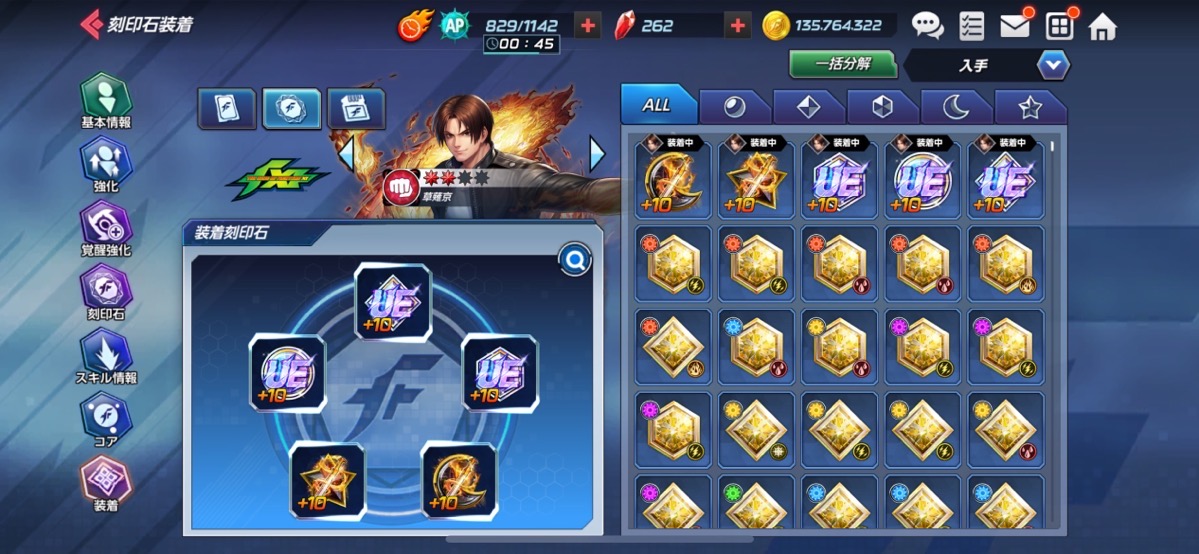
Task: Switch to the crescent moon stone tab
Action: point(955,107)
